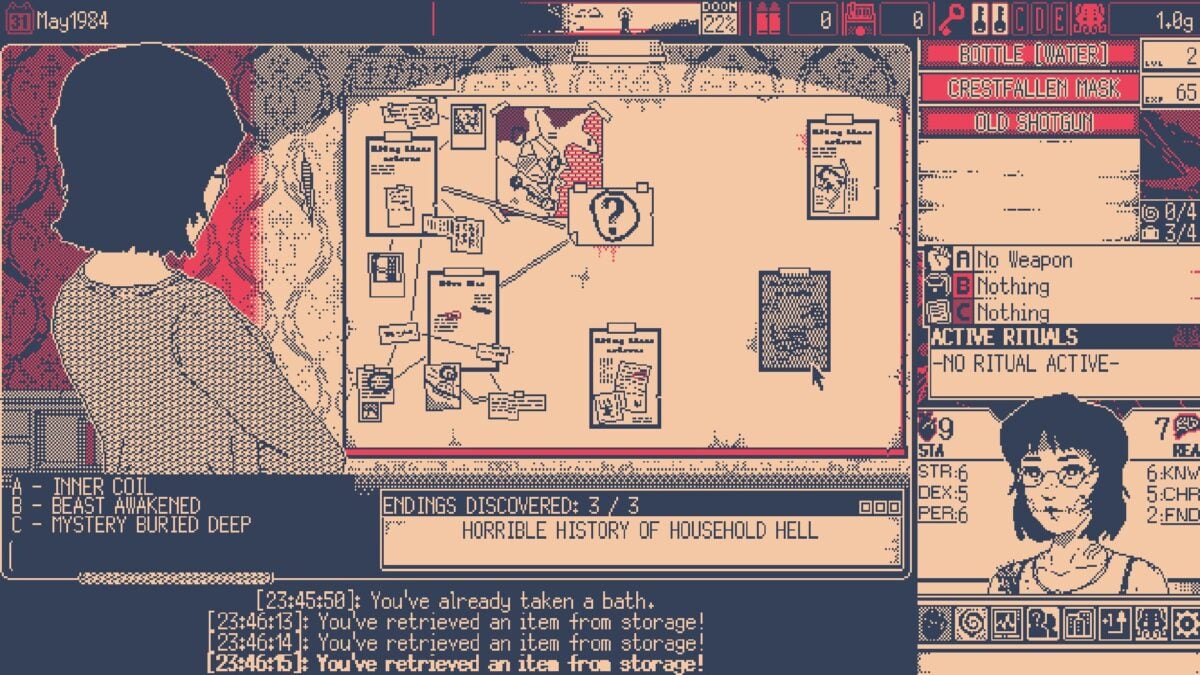Click the 'No Weapon' slot A
Screen dimensions: 1200x675
(1011, 260)
